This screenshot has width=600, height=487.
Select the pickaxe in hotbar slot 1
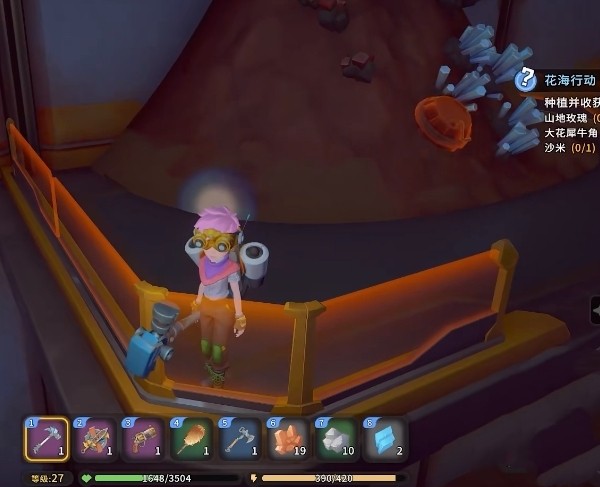(46, 439)
